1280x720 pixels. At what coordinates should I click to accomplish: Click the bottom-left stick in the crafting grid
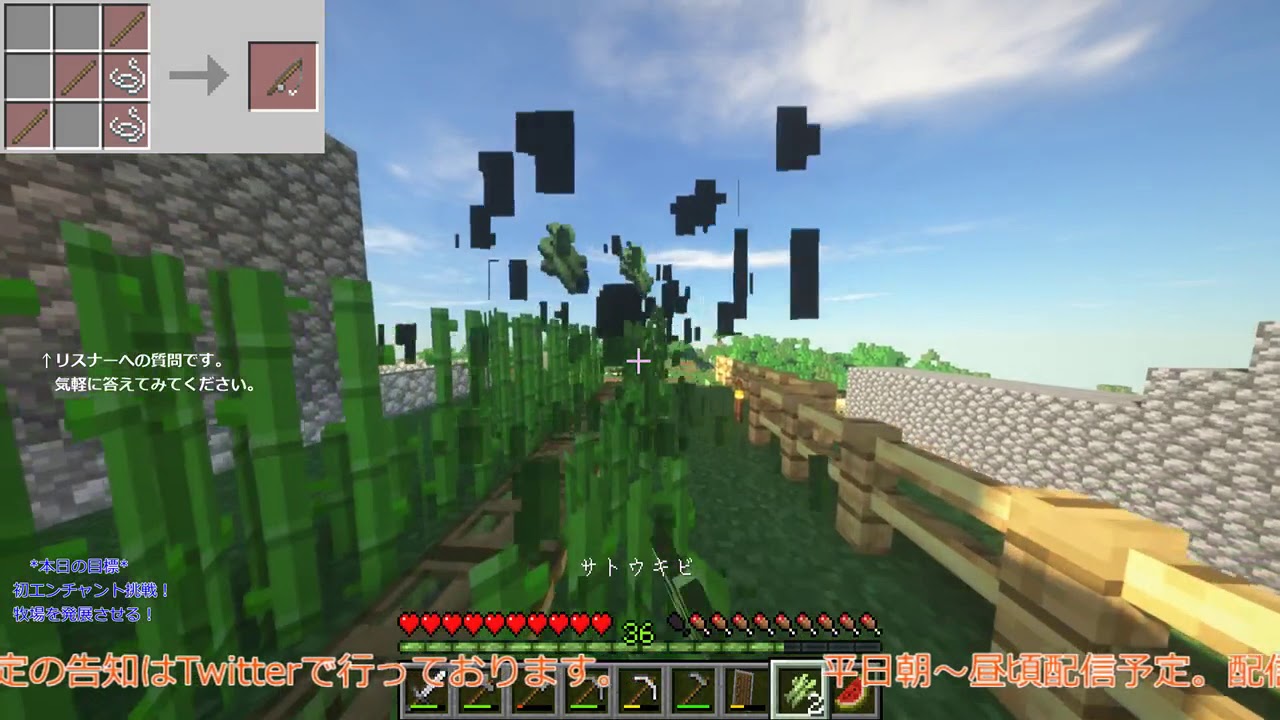[x=26, y=126]
